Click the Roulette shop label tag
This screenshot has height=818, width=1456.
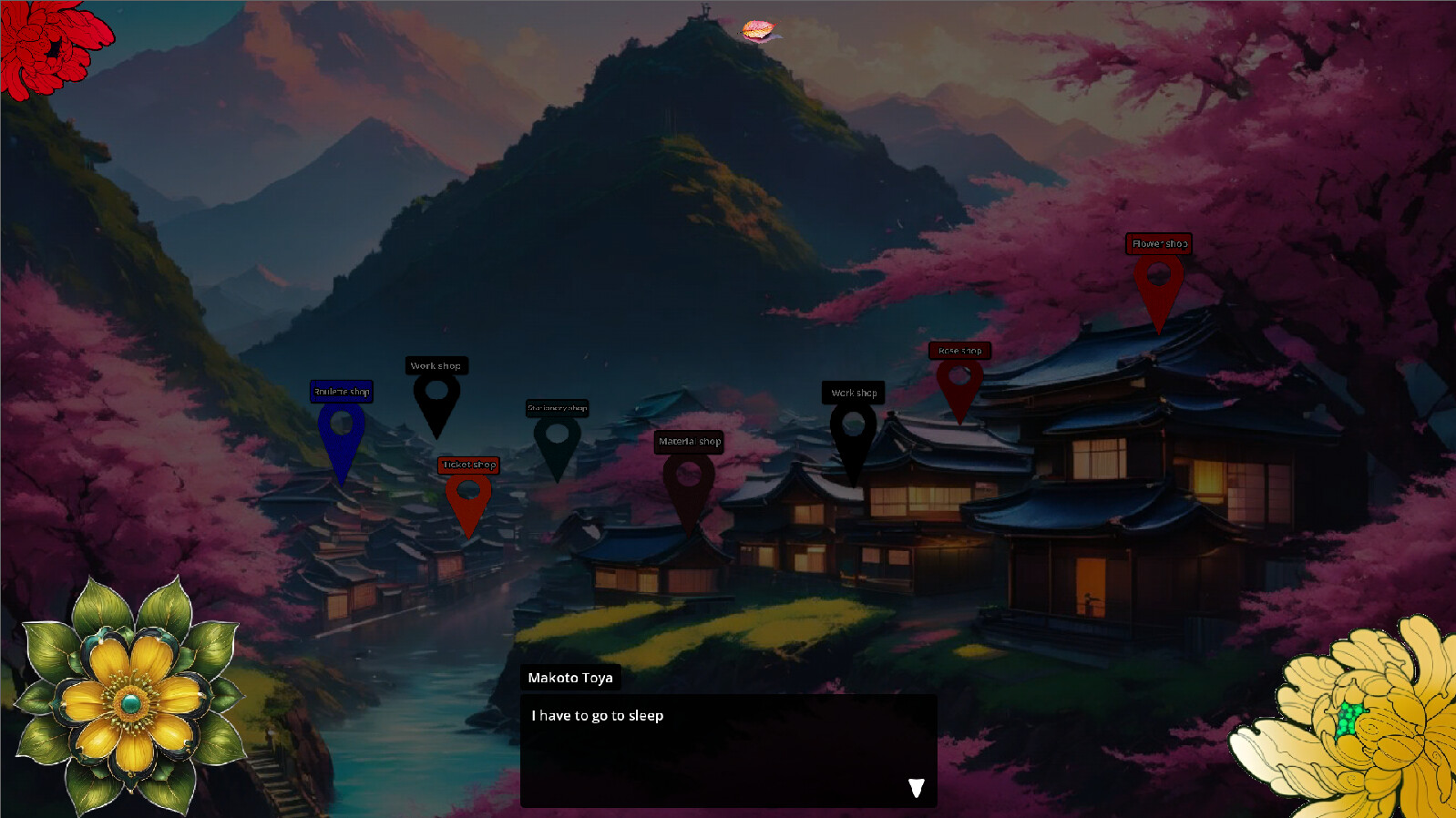pos(341,390)
